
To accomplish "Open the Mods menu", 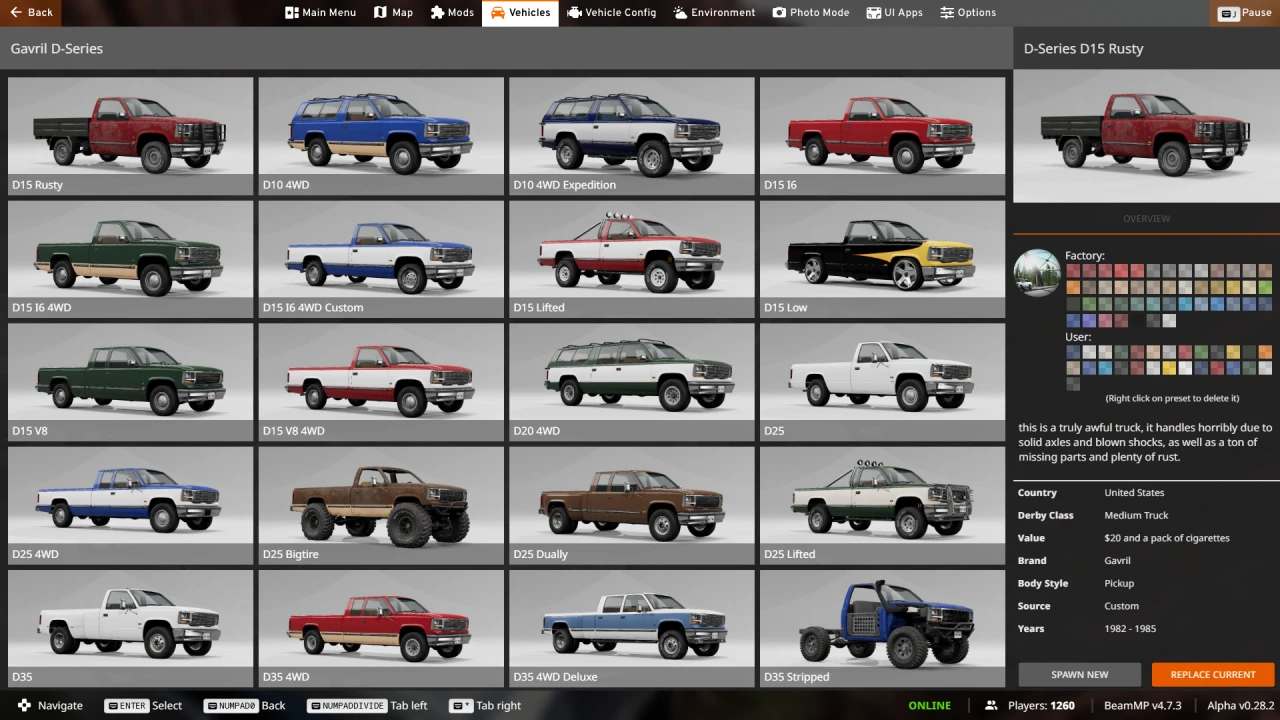I will [452, 13].
